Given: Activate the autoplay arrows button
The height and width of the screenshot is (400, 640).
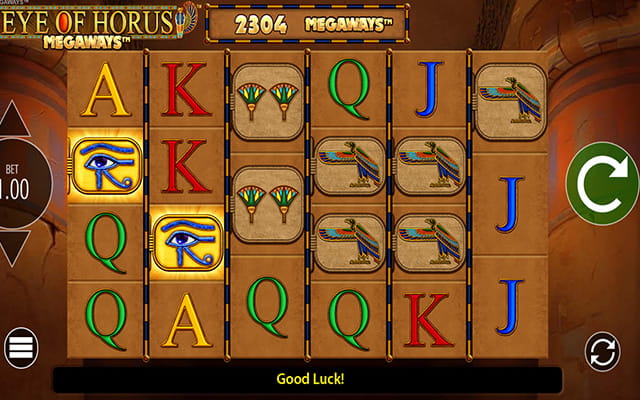Looking at the screenshot, I should pos(604,352).
